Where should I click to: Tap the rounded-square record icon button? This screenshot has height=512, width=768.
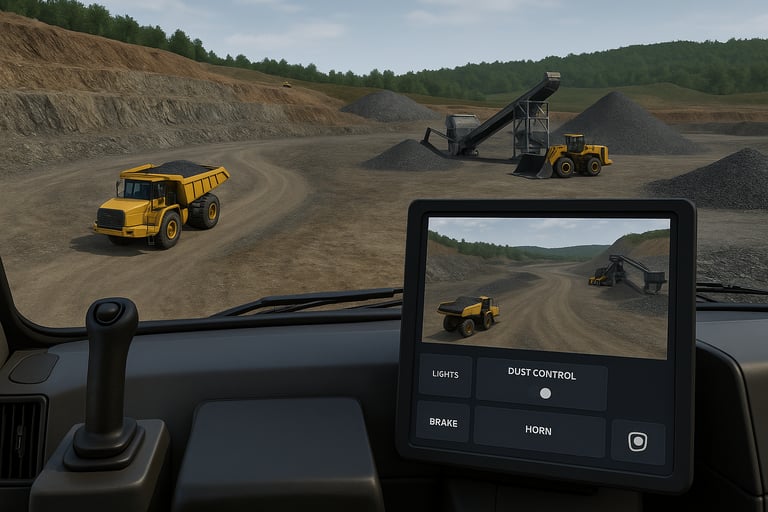tap(638, 441)
